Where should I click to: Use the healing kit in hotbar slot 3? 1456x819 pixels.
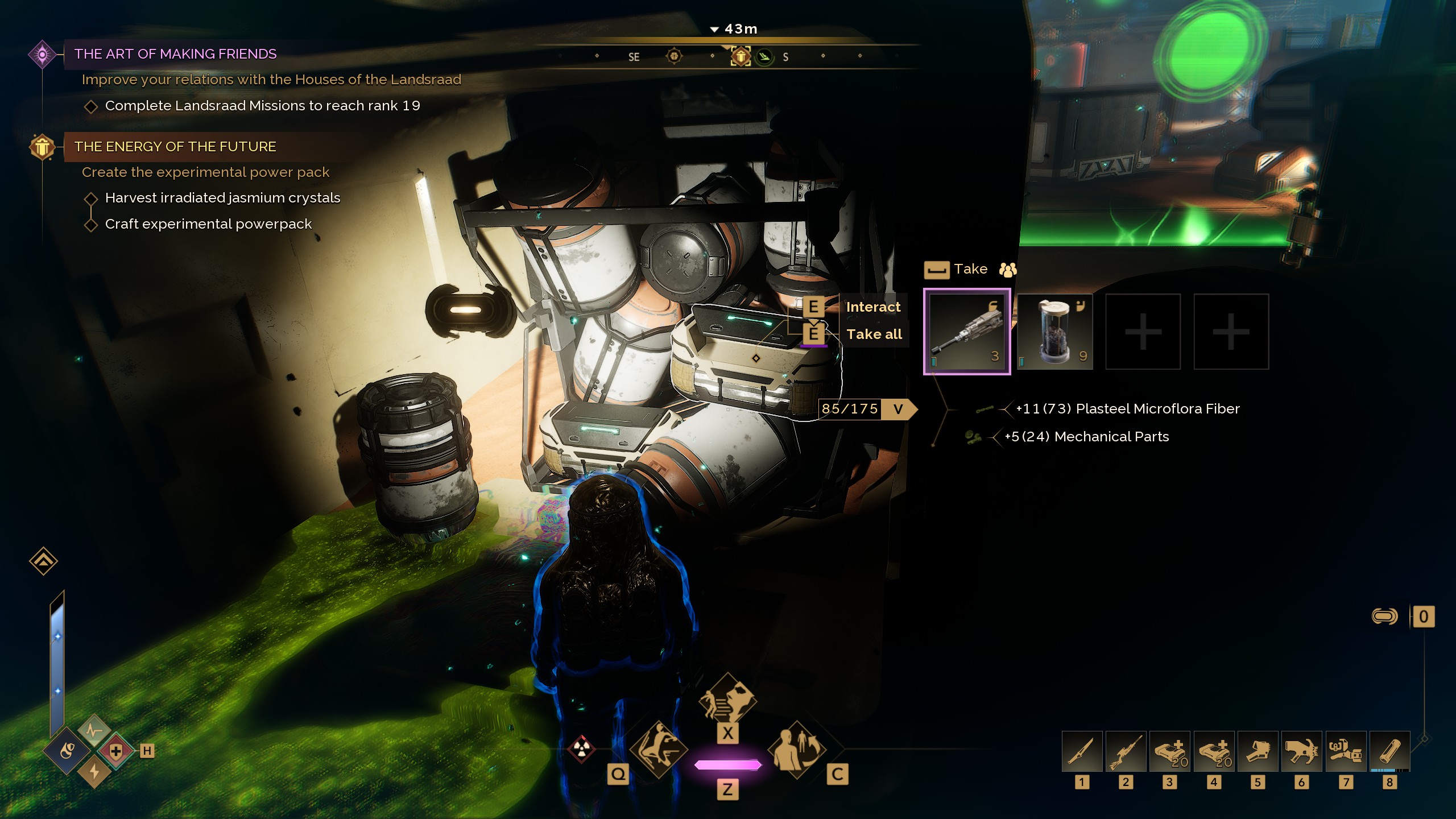point(1169,751)
